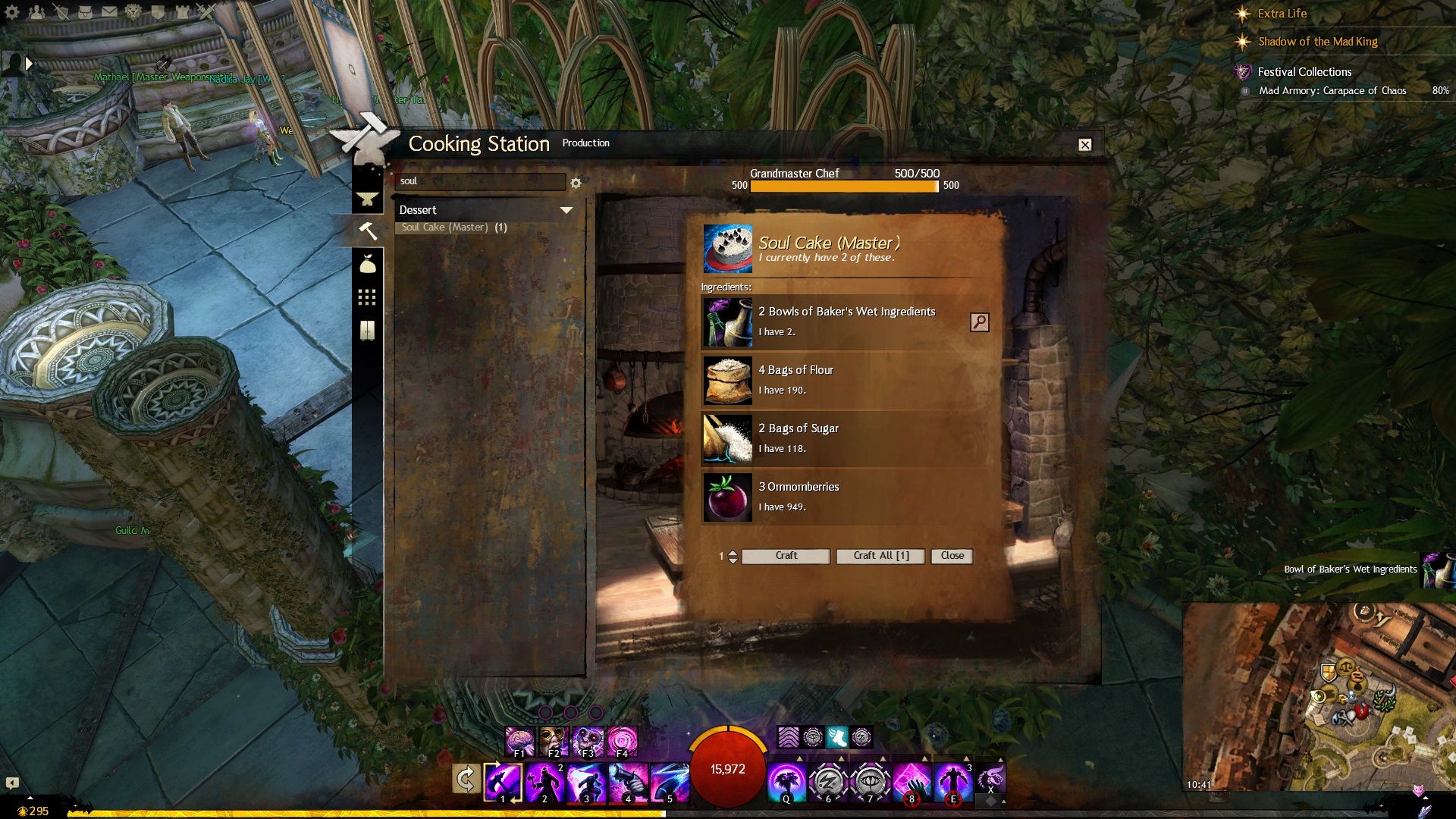Click the Close button in recipe panel
This screenshot has height=819, width=1456.
tap(952, 556)
